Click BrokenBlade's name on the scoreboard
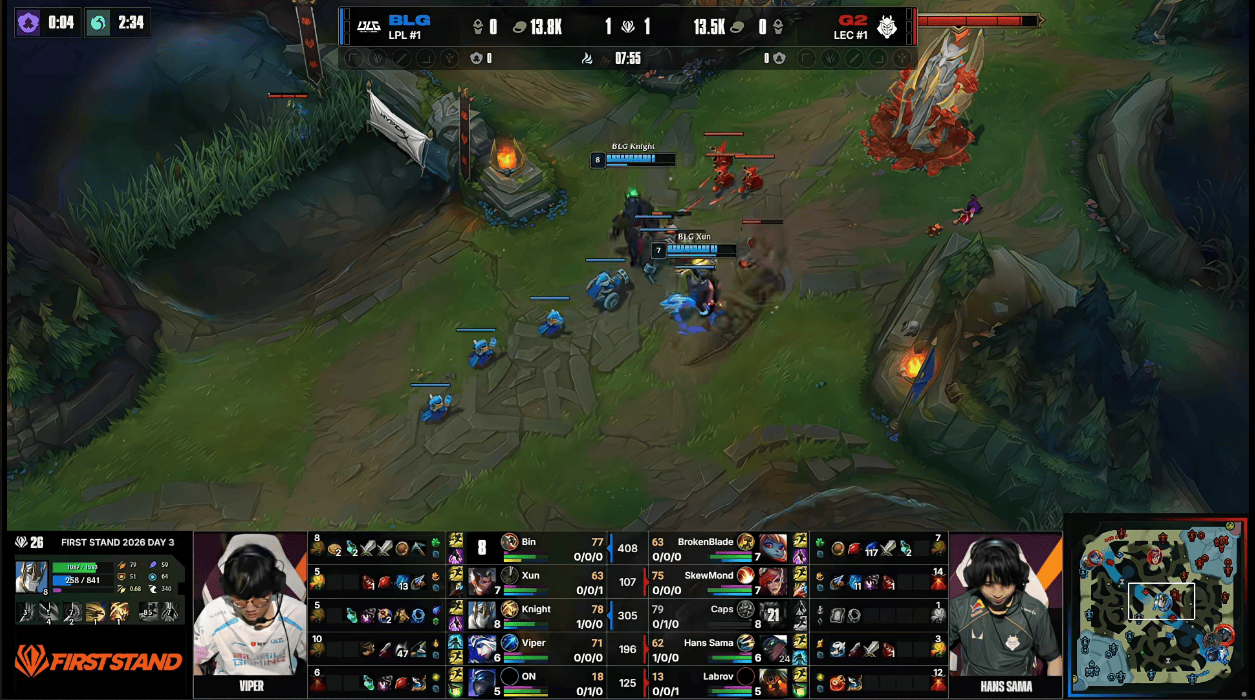The width and height of the screenshot is (1255, 700). click(x=705, y=542)
